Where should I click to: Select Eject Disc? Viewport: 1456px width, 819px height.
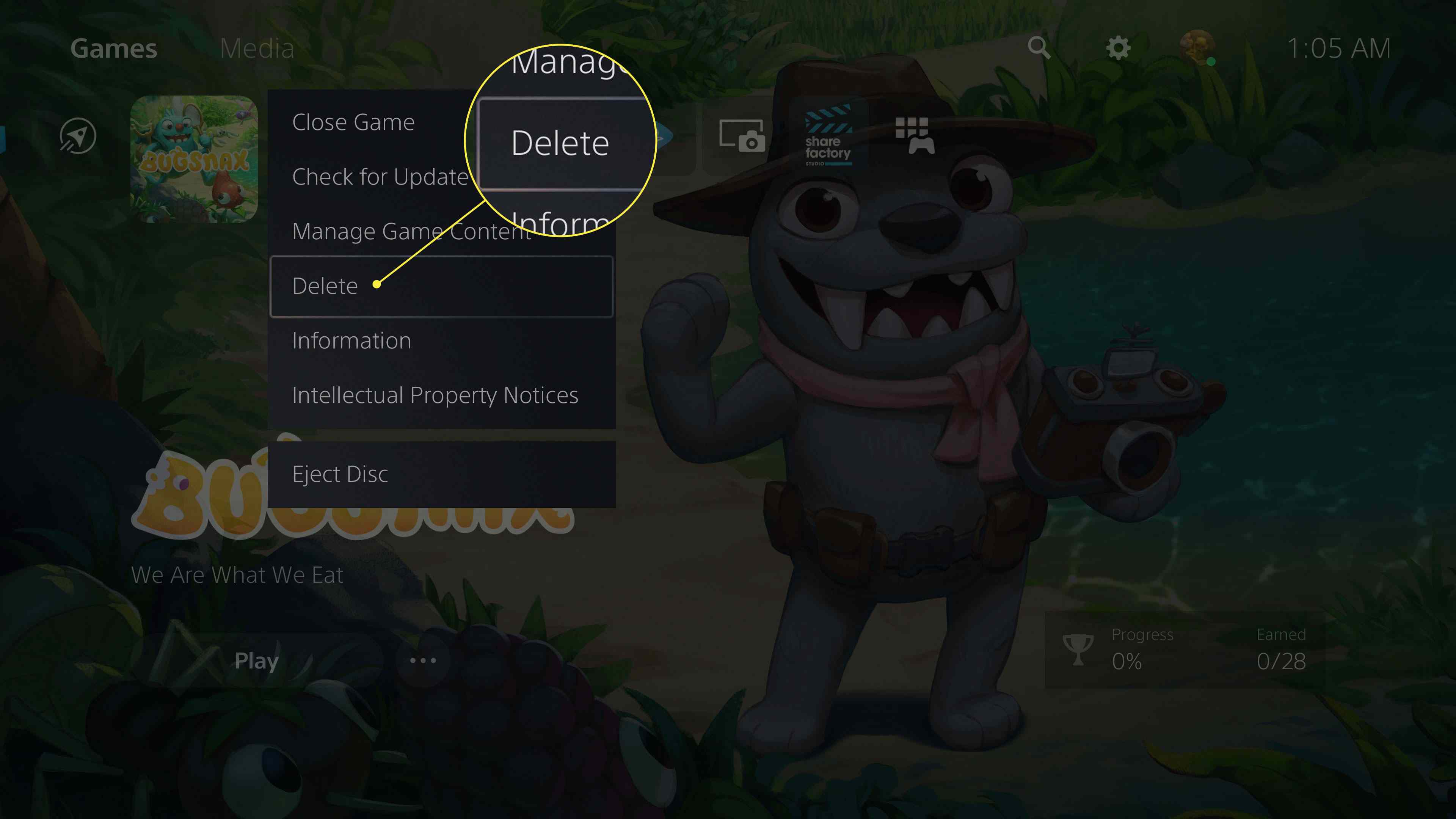pyautogui.click(x=340, y=474)
